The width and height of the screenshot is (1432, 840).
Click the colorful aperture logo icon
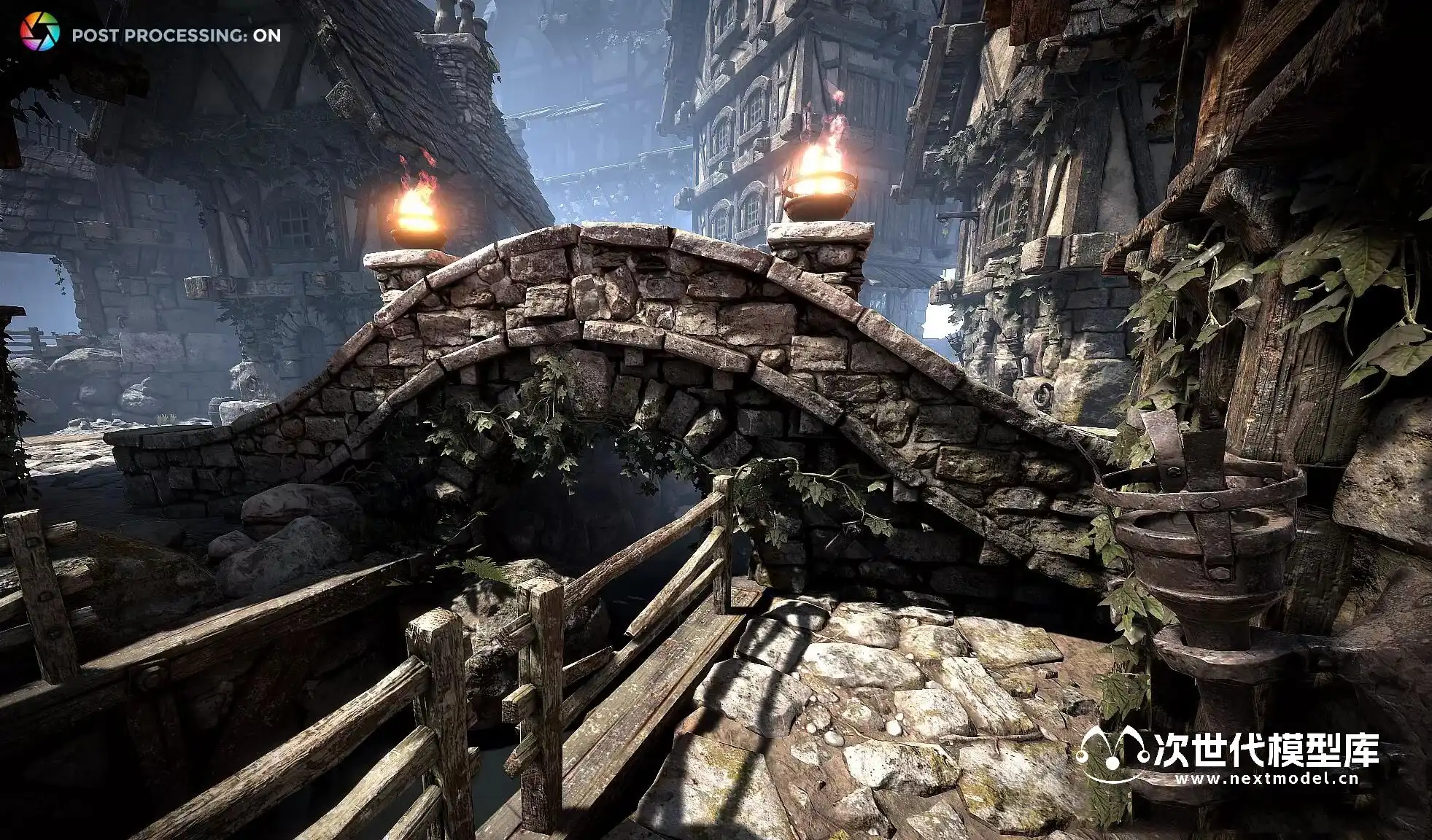39,33
